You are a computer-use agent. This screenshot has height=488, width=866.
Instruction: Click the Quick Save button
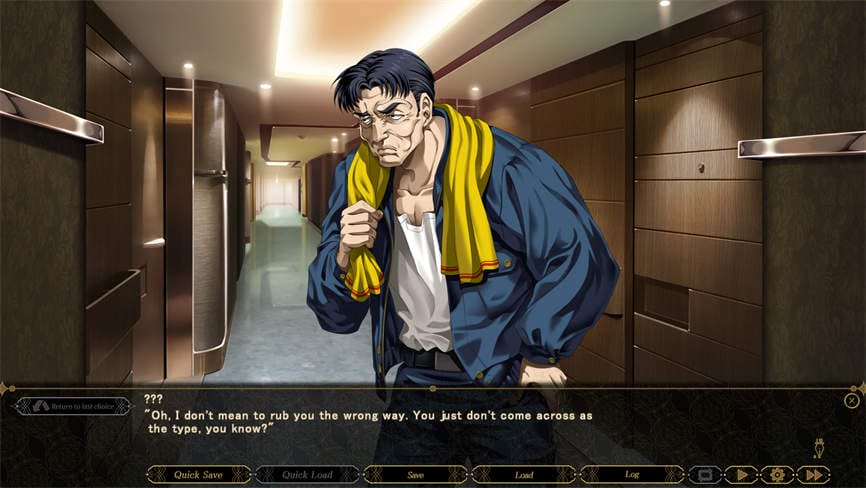pyautogui.click(x=199, y=475)
